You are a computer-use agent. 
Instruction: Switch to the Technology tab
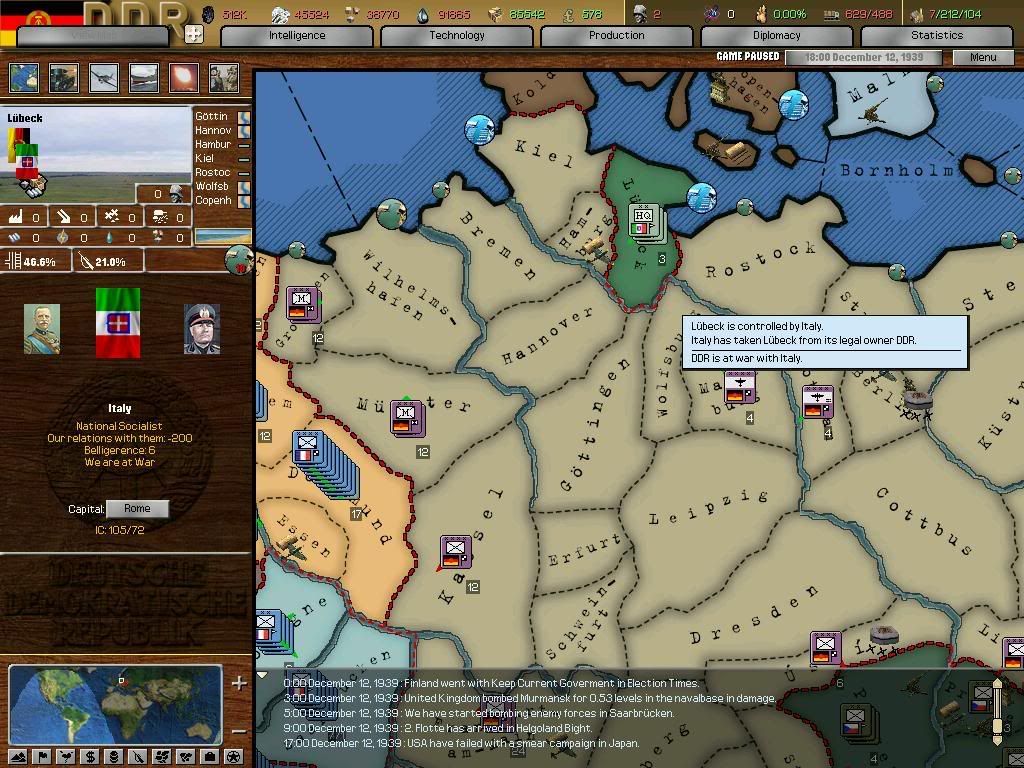coord(457,36)
